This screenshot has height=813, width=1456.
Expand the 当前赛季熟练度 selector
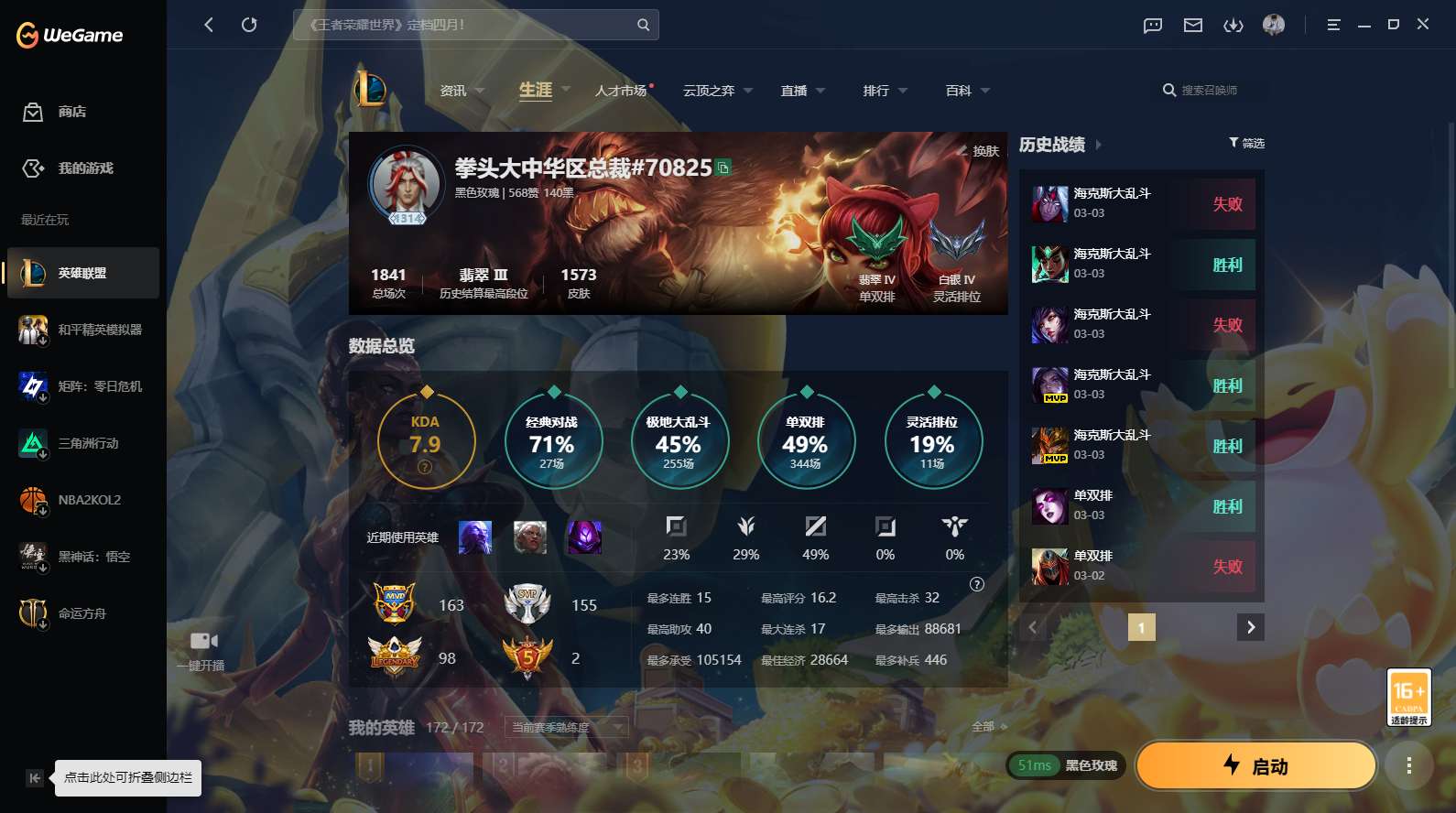click(566, 728)
